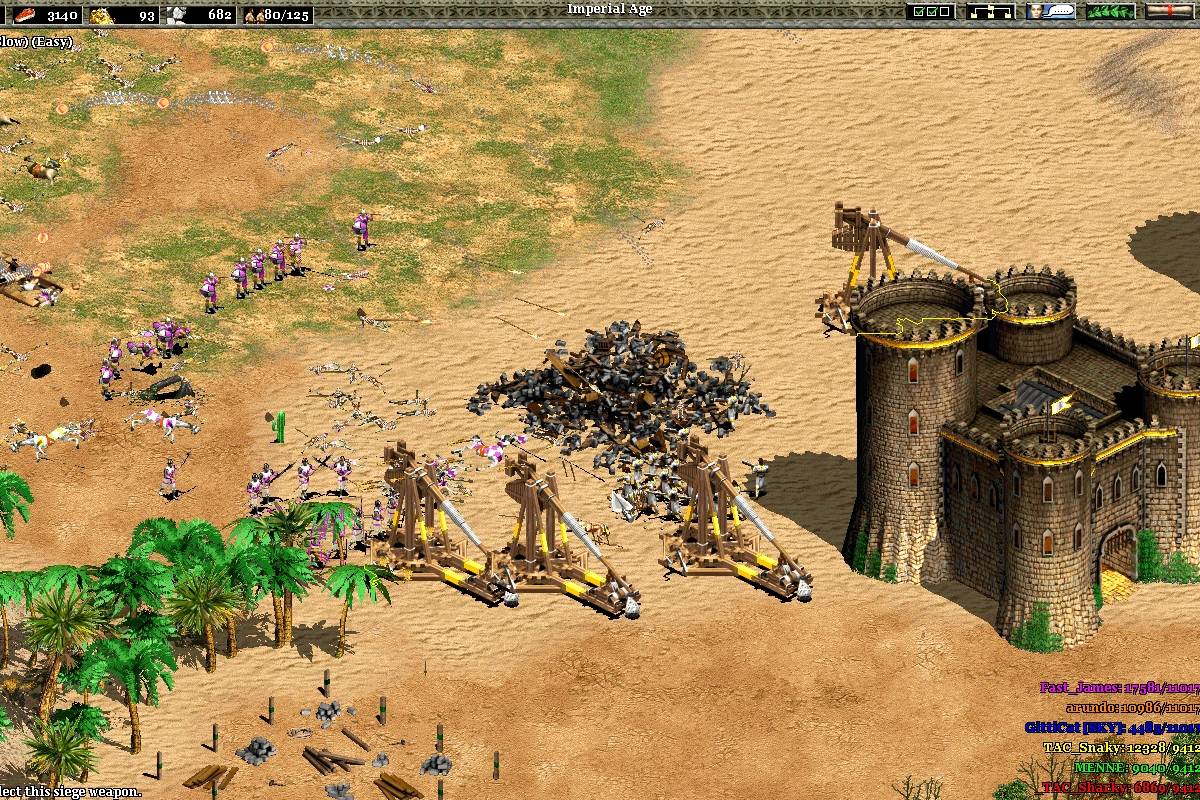
Task: Open the technology tree button
Action: point(990,12)
